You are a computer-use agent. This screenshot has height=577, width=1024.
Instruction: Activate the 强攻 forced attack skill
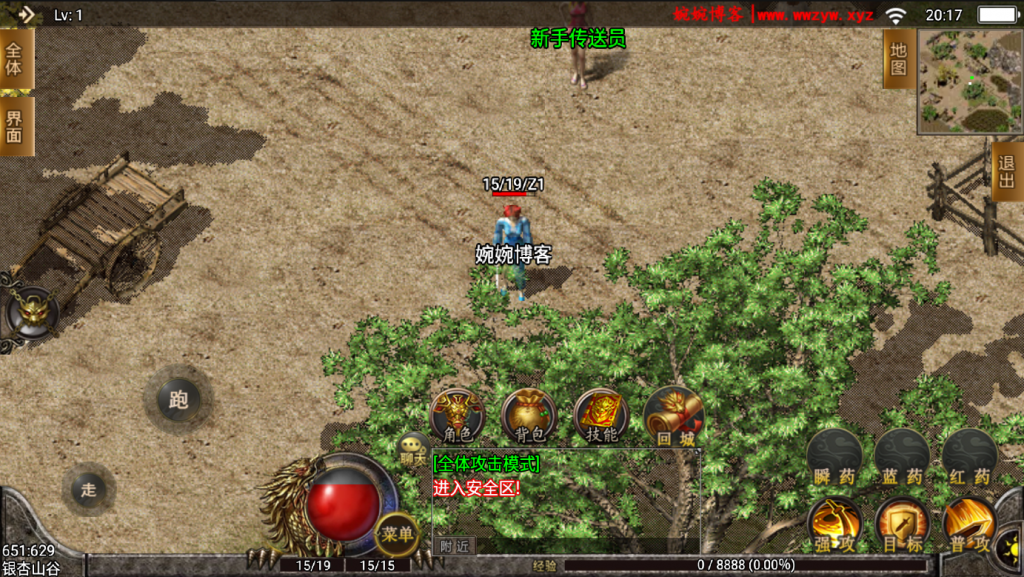[x=834, y=526]
